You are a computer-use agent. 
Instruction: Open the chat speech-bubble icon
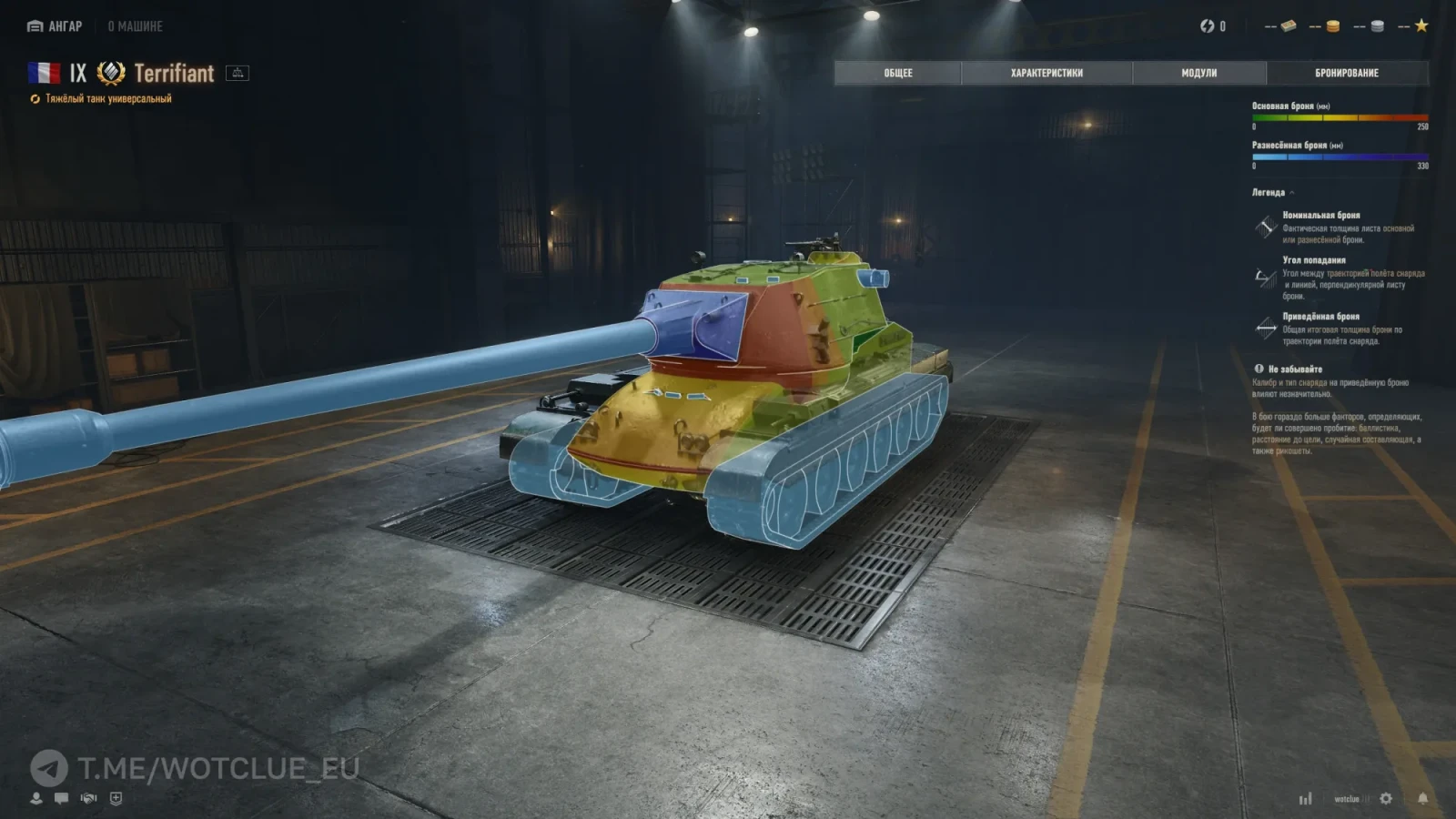(x=61, y=798)
